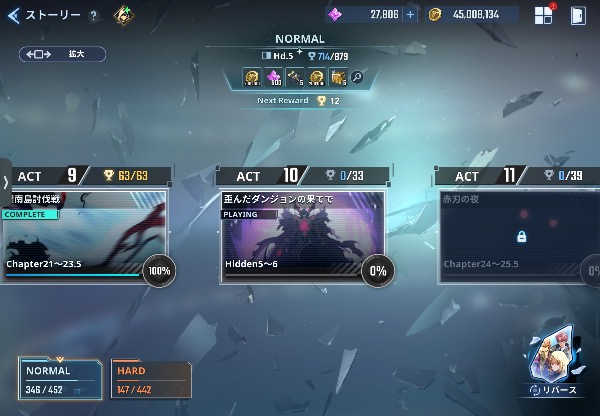Choose the locked ACT 11 card
Viewport: 600px width, 416px height.
(520, 237)
